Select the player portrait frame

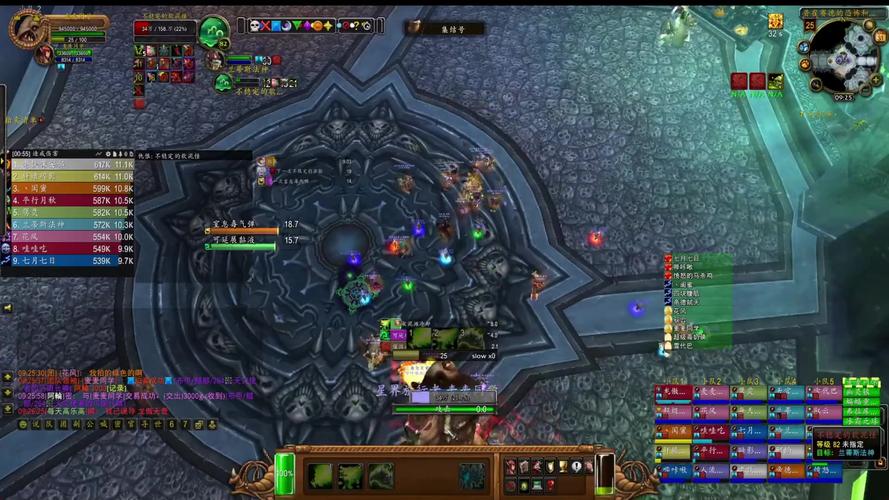tap(29, 29)
